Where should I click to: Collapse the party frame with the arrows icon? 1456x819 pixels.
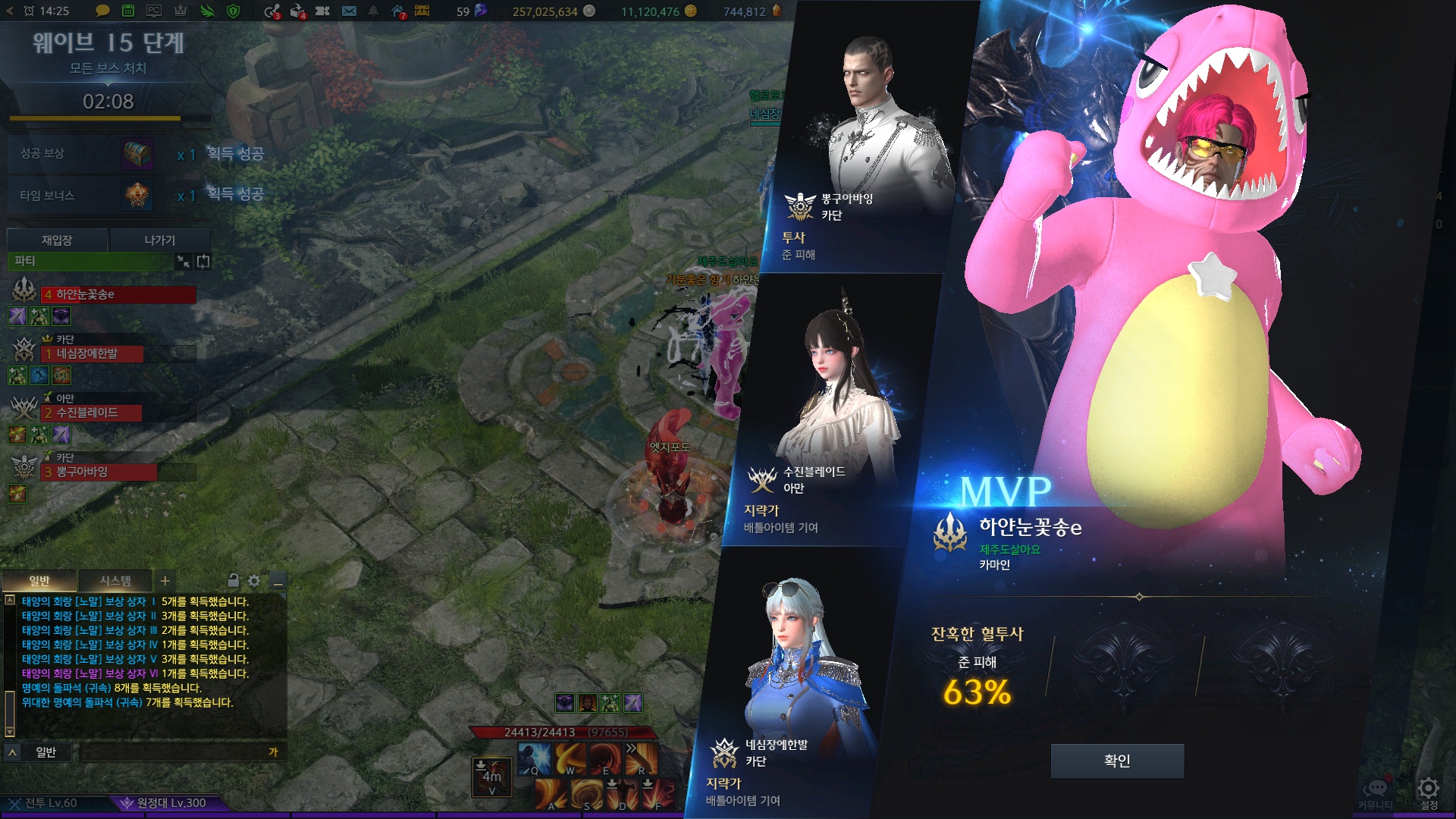184,262
